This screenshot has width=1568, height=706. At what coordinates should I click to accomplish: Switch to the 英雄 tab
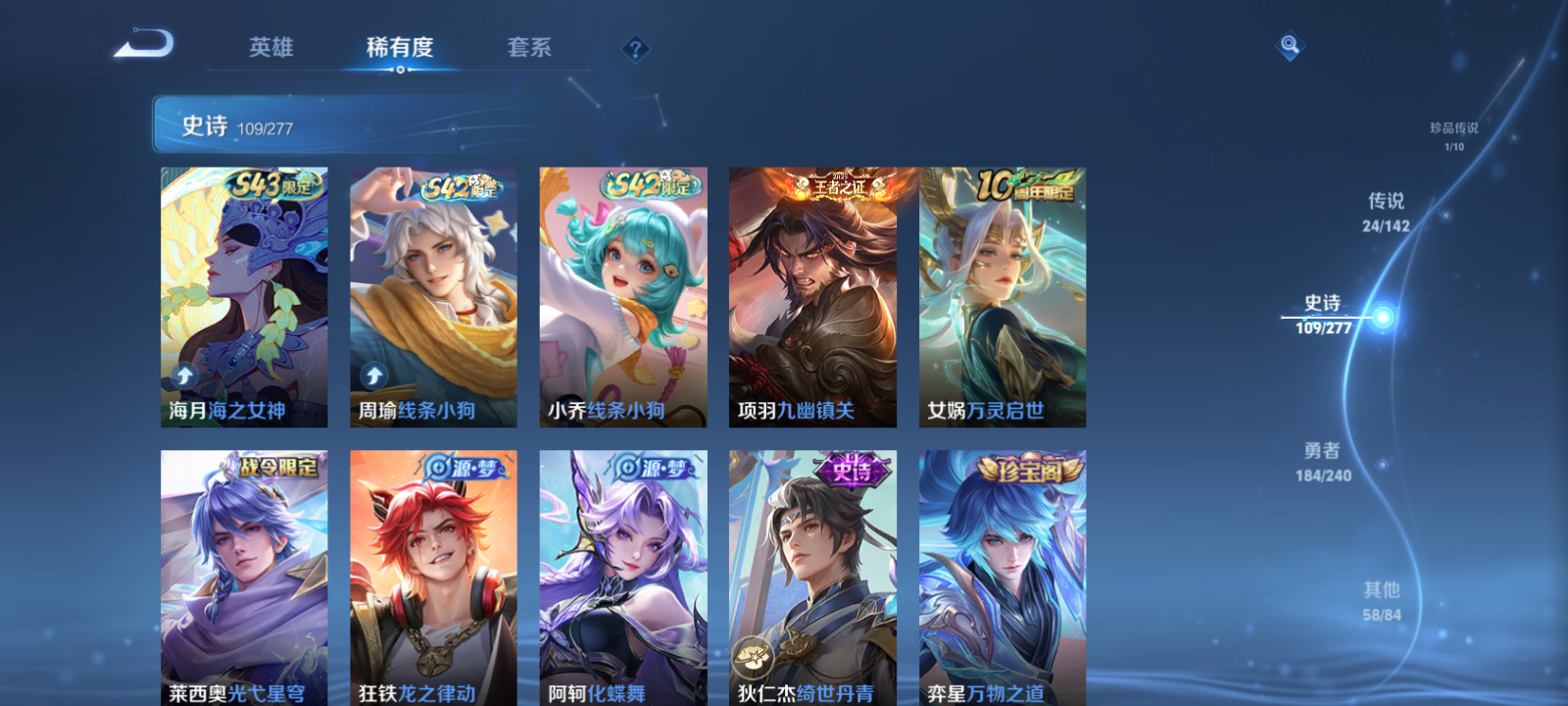pos(271,47)
